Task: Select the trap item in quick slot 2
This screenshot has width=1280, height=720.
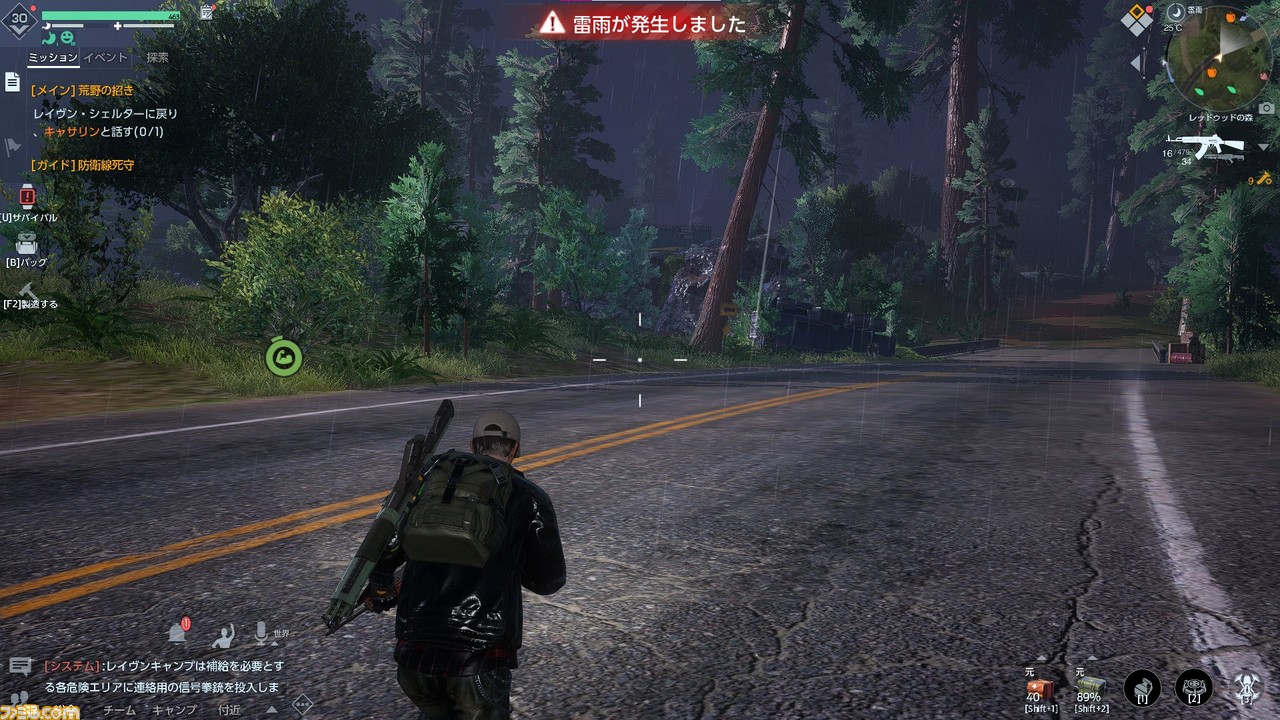Action: point(1194,687)
